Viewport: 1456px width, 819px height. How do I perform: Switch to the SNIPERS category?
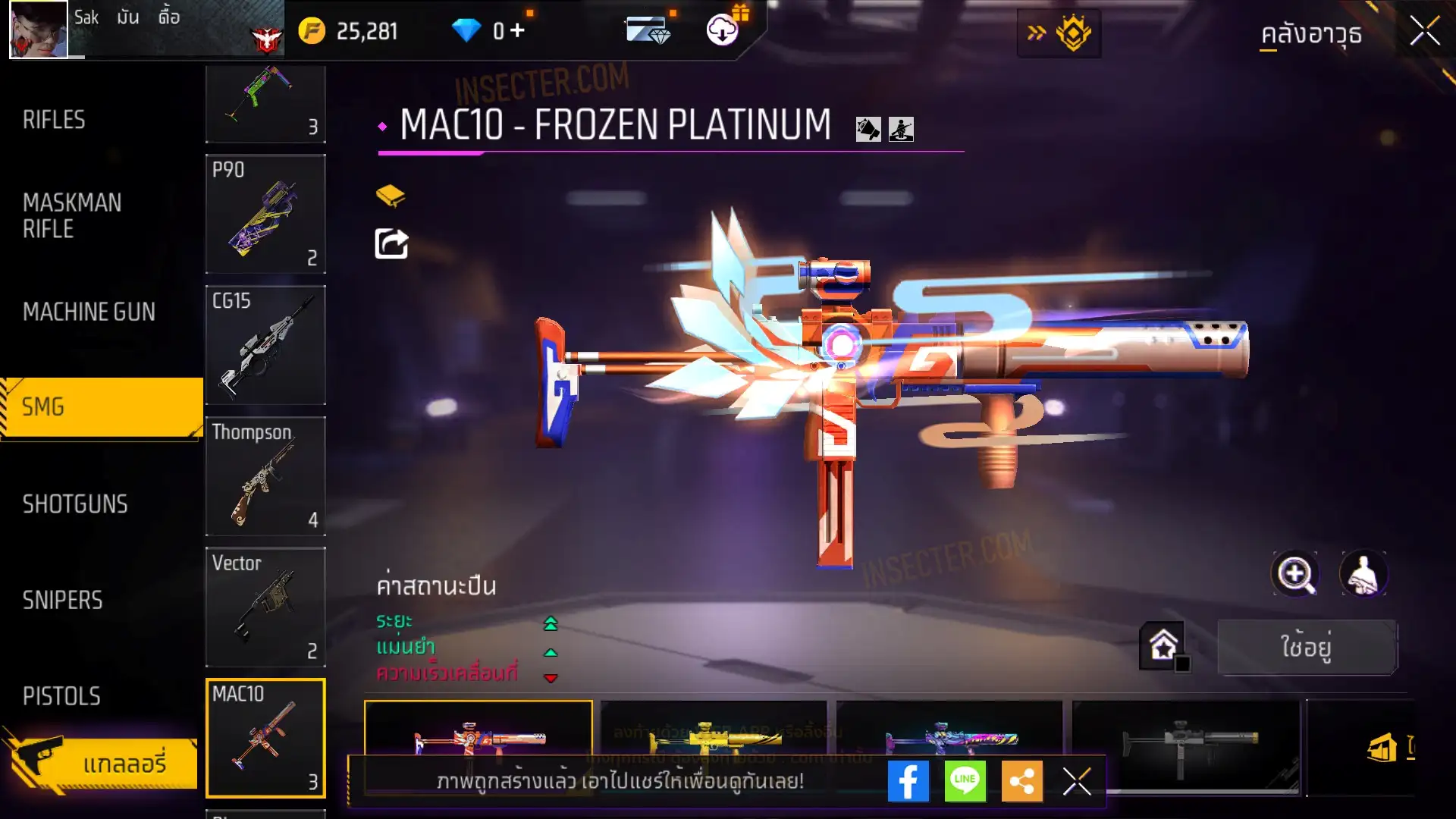pyautogui.click(x=62, y=601)
